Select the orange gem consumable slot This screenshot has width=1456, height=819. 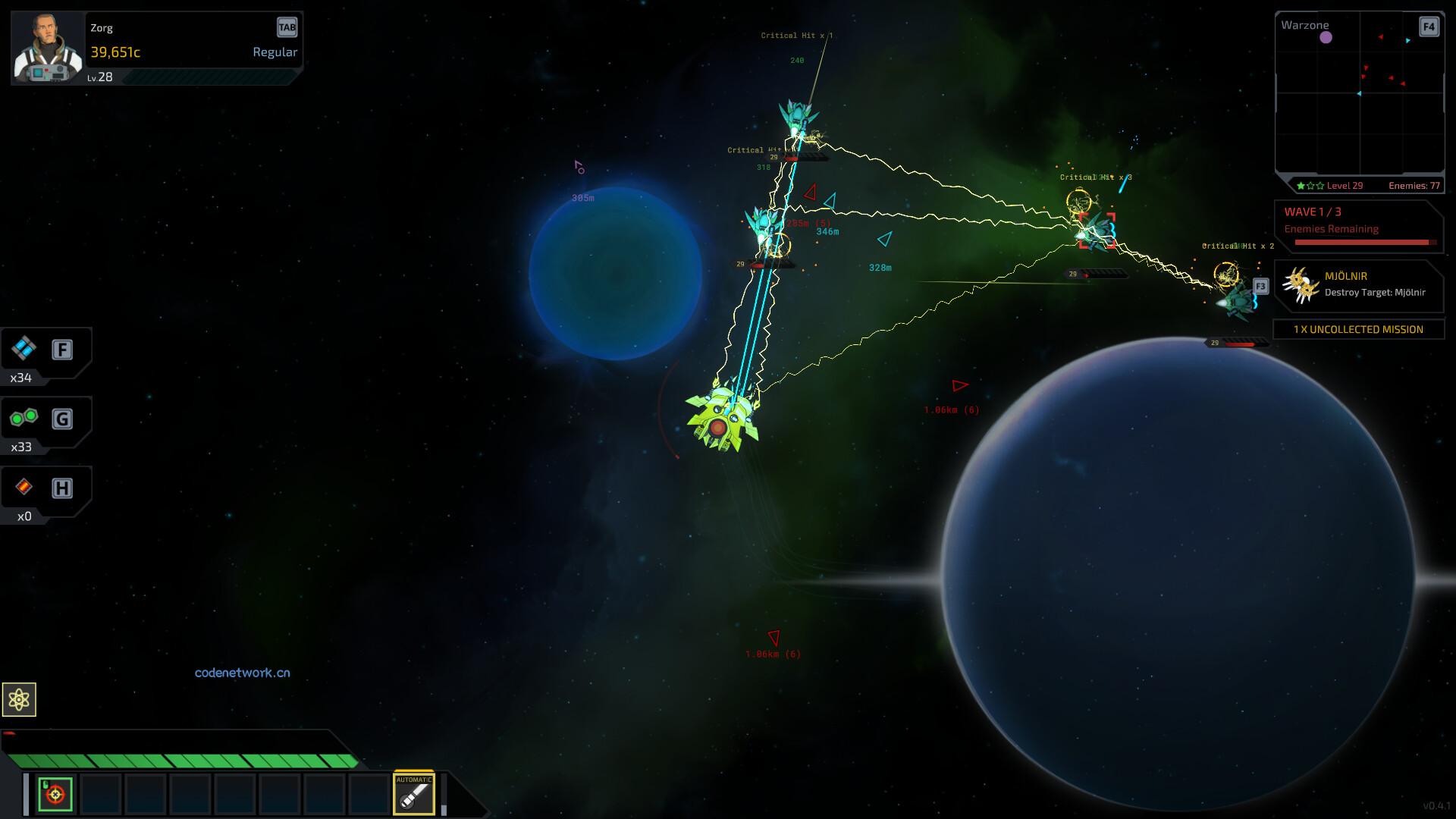tap(24, 488)
